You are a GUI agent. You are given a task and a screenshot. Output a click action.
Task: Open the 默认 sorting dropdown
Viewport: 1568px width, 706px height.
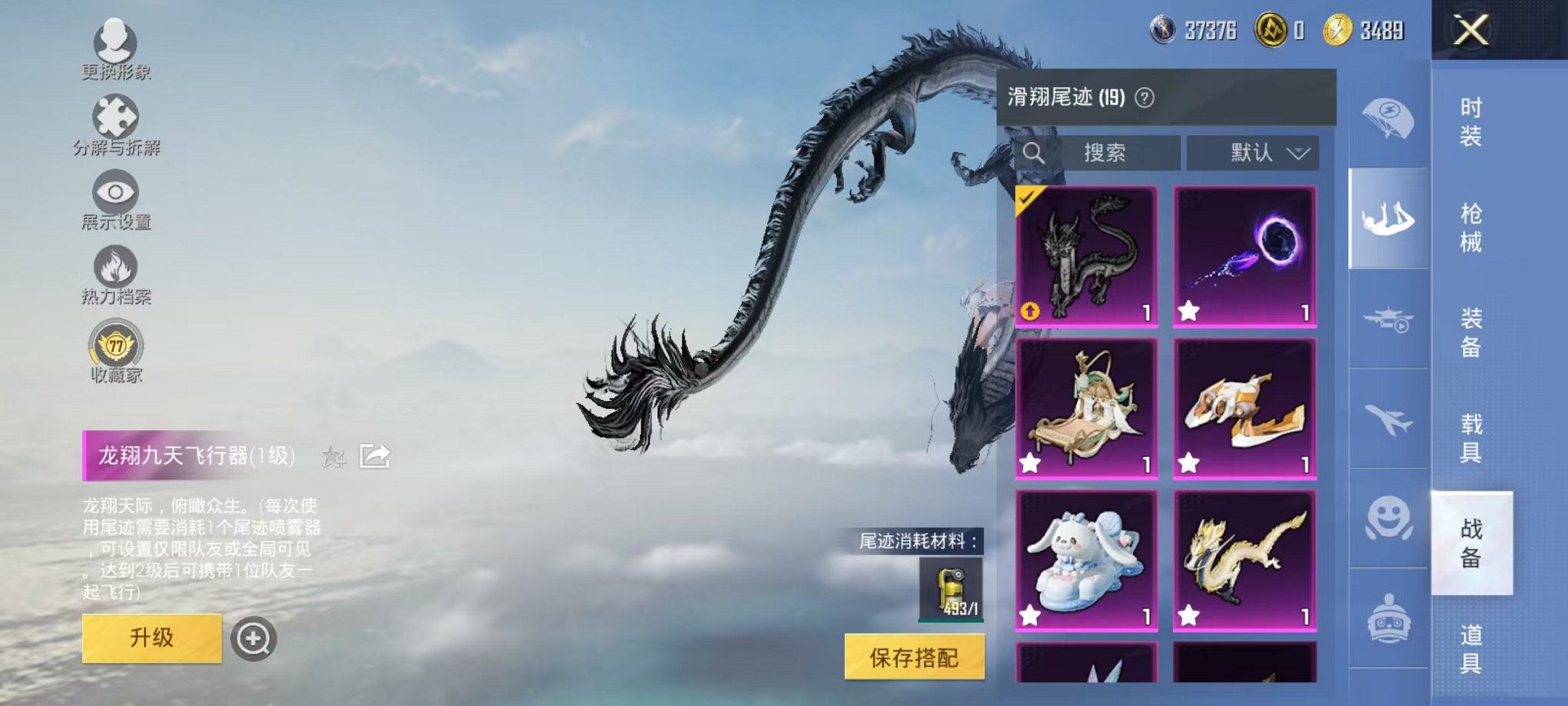[1253, 152]
